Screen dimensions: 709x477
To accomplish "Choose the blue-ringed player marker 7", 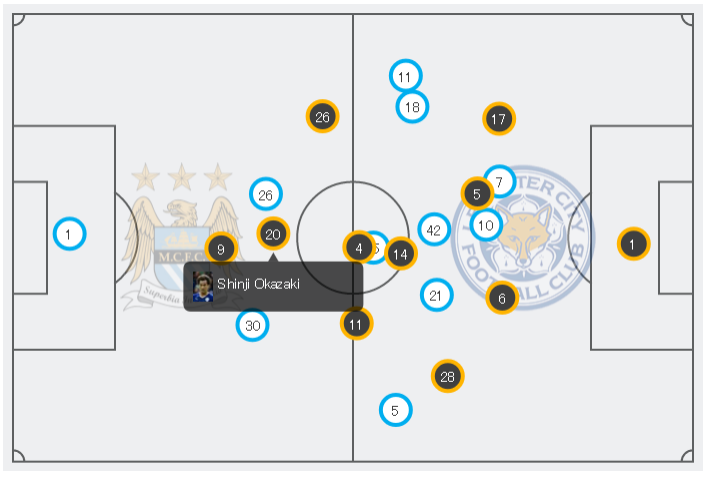I will click(x=501, y=181).
